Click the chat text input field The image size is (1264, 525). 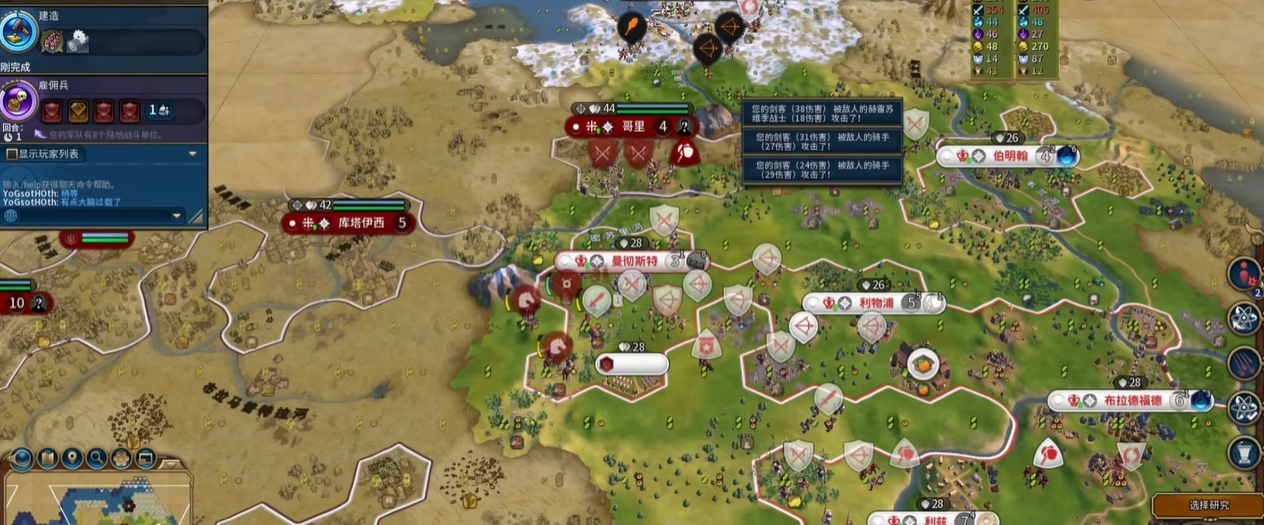[92, 215]
